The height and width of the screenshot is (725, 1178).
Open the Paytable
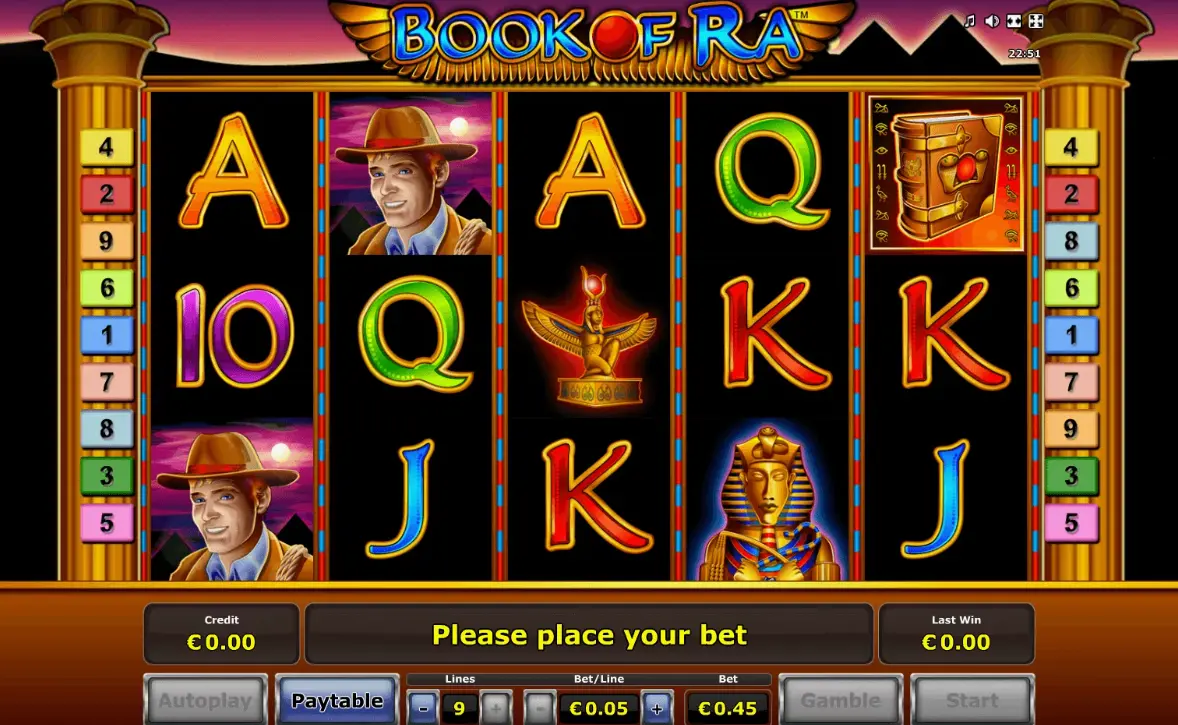pos(337,700)
